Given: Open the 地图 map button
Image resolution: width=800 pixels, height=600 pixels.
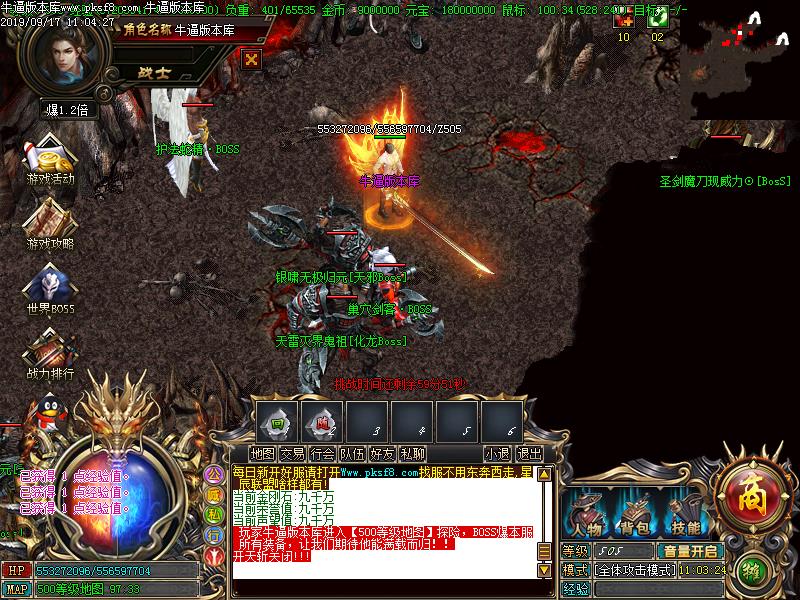Looking at the screenshot, I should [x=262, y=454].
